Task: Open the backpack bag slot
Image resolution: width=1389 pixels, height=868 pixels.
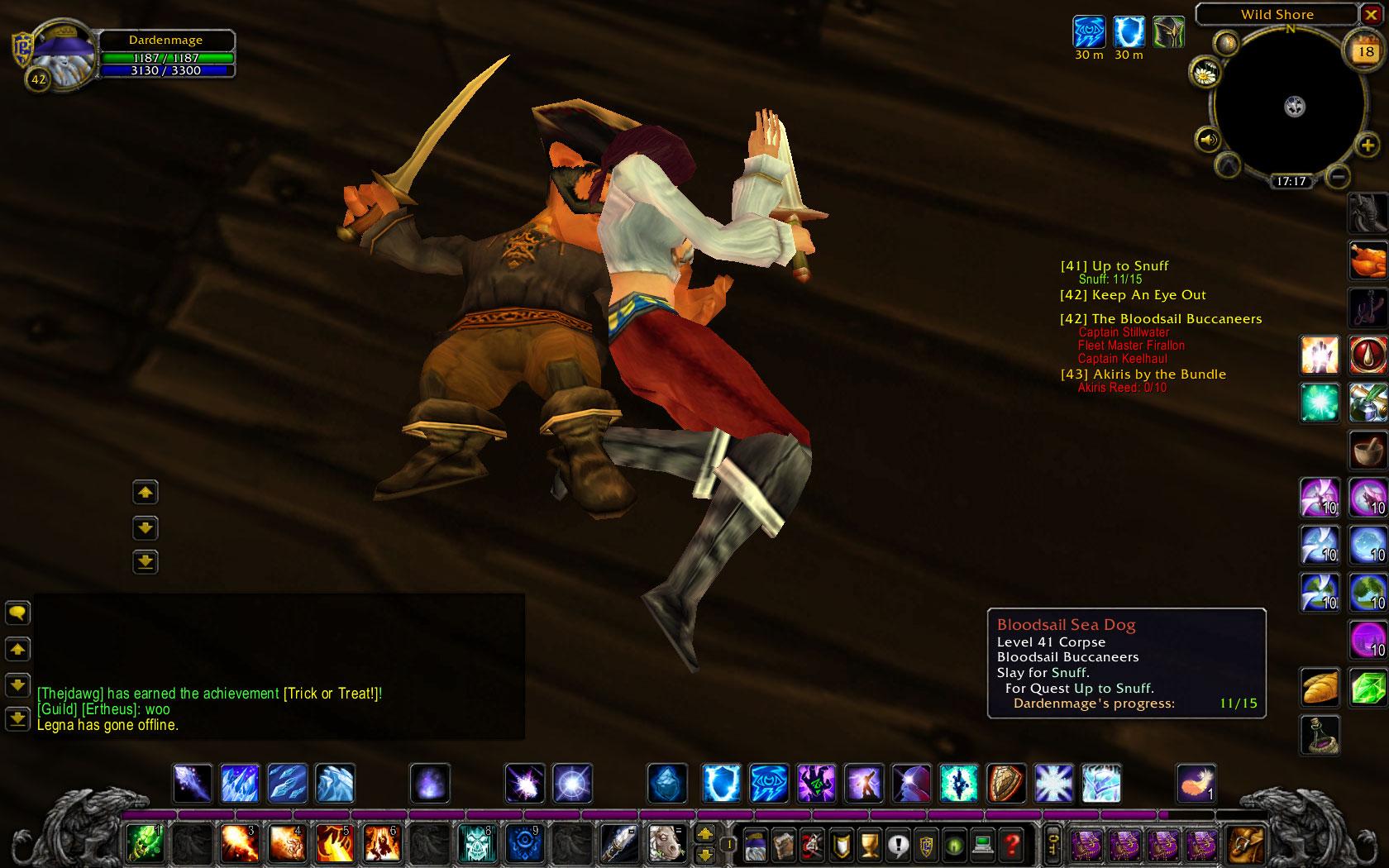Action: [x=1245, y=845]
